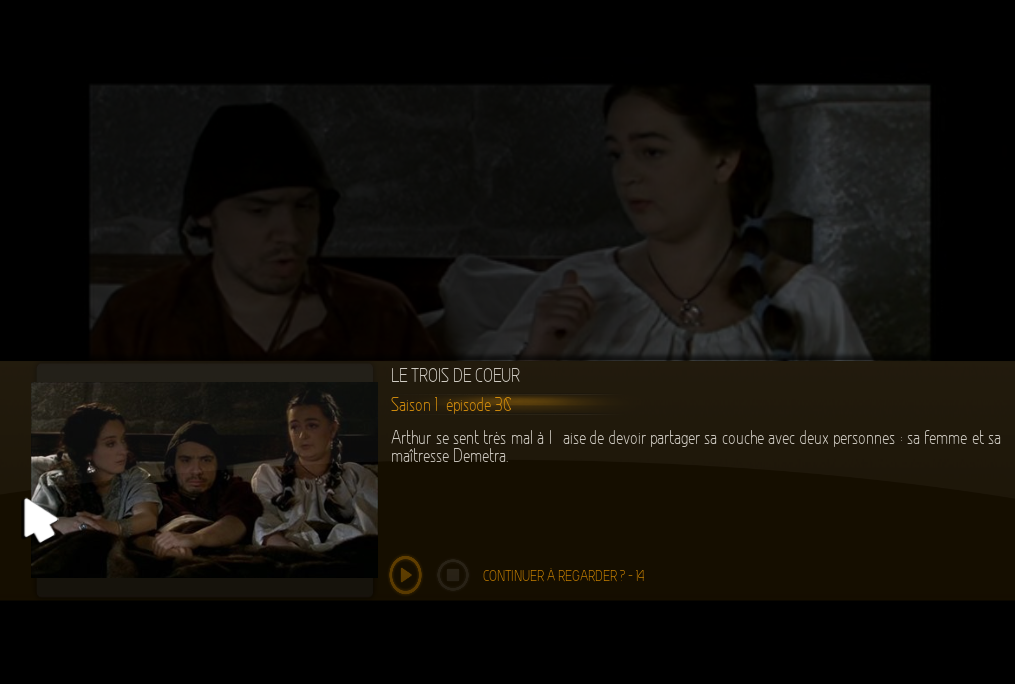Select the episode thumbnail with three characters
Image resolution: width=1015 pixels, height=684 pixels.
(x=204, y=479)
